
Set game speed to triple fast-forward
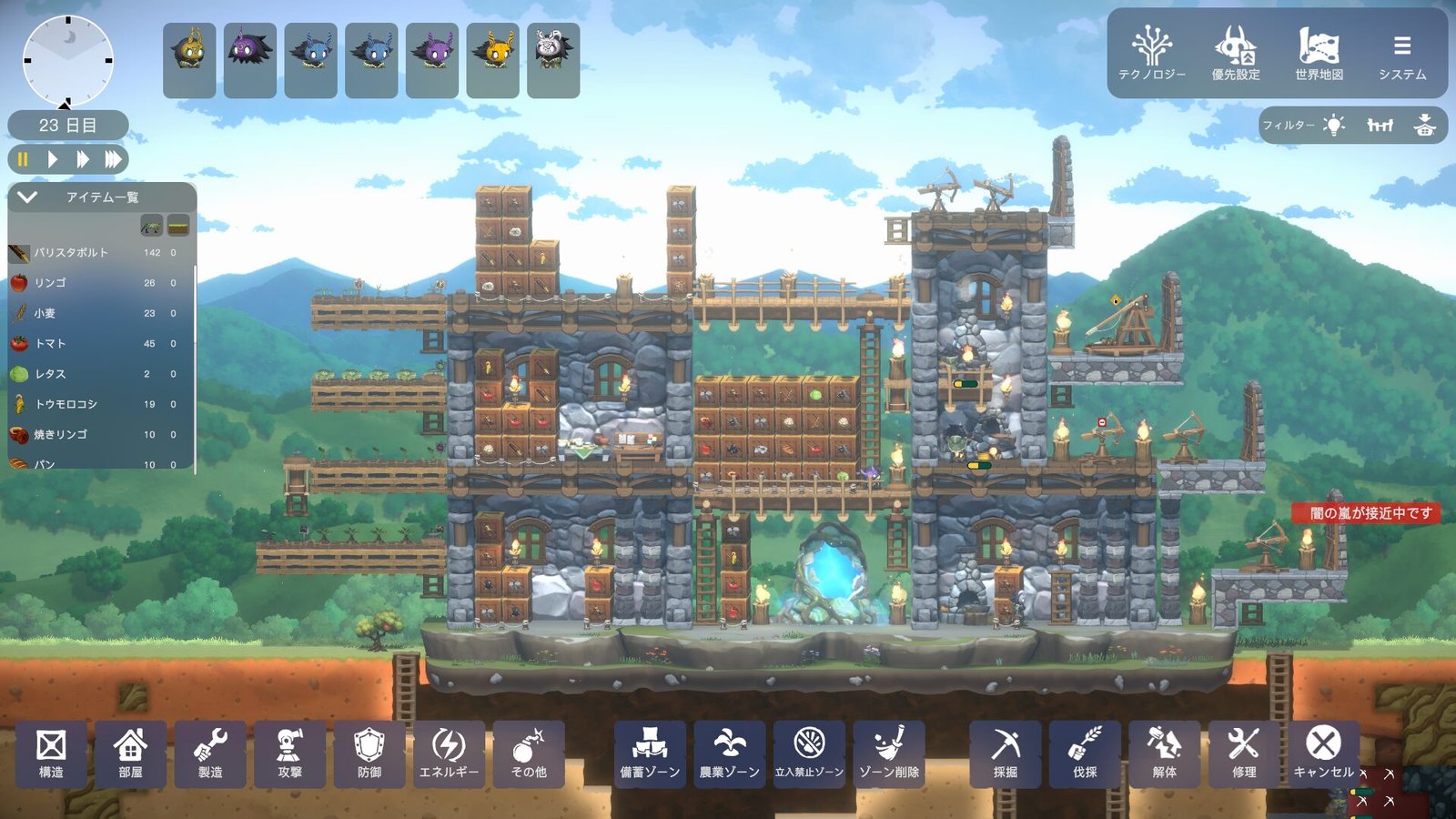pos(113,159)
